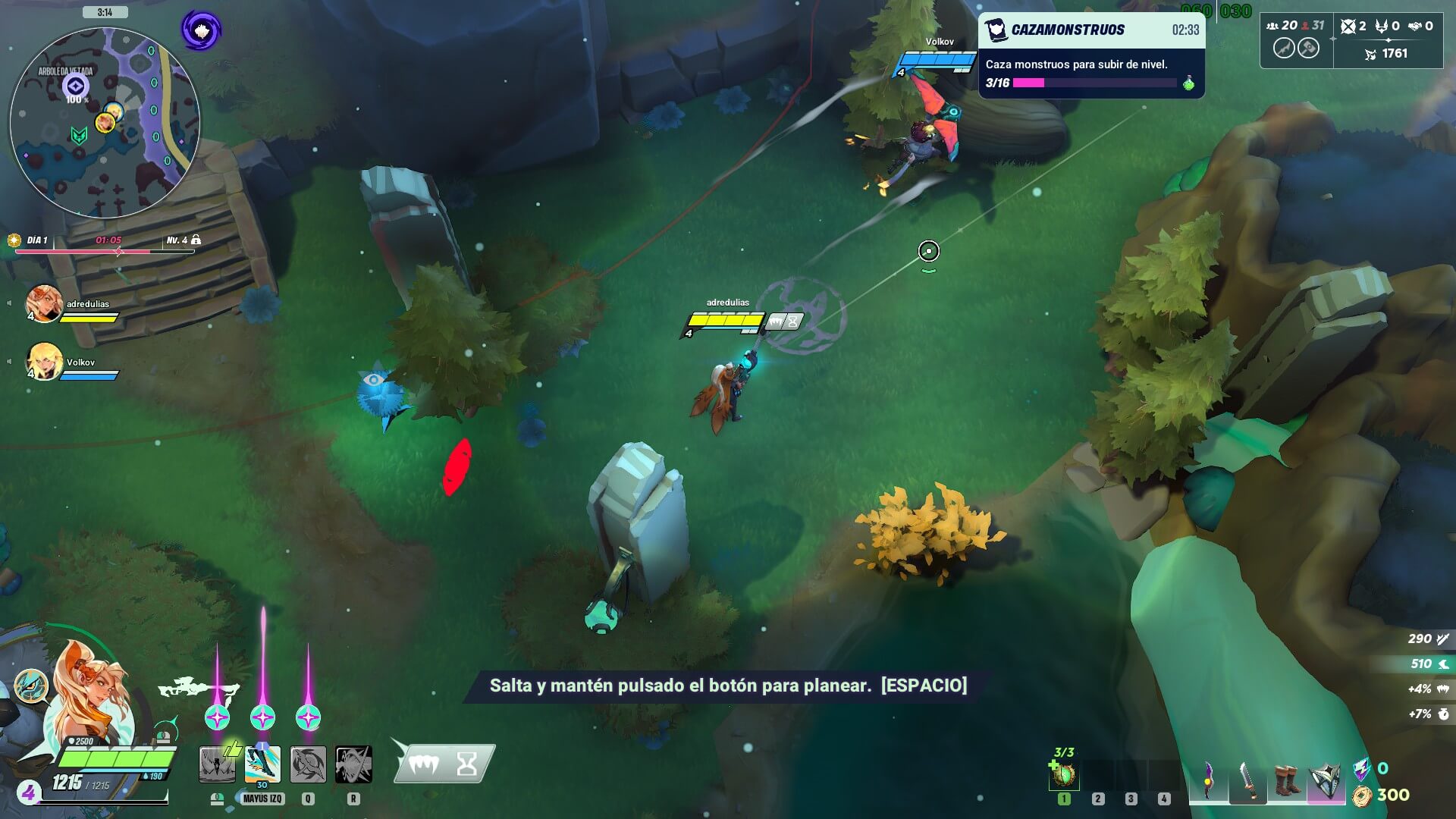Activate the dash boots ability icon
This screenshot has width=1456, height=819.
click(262, 764)
